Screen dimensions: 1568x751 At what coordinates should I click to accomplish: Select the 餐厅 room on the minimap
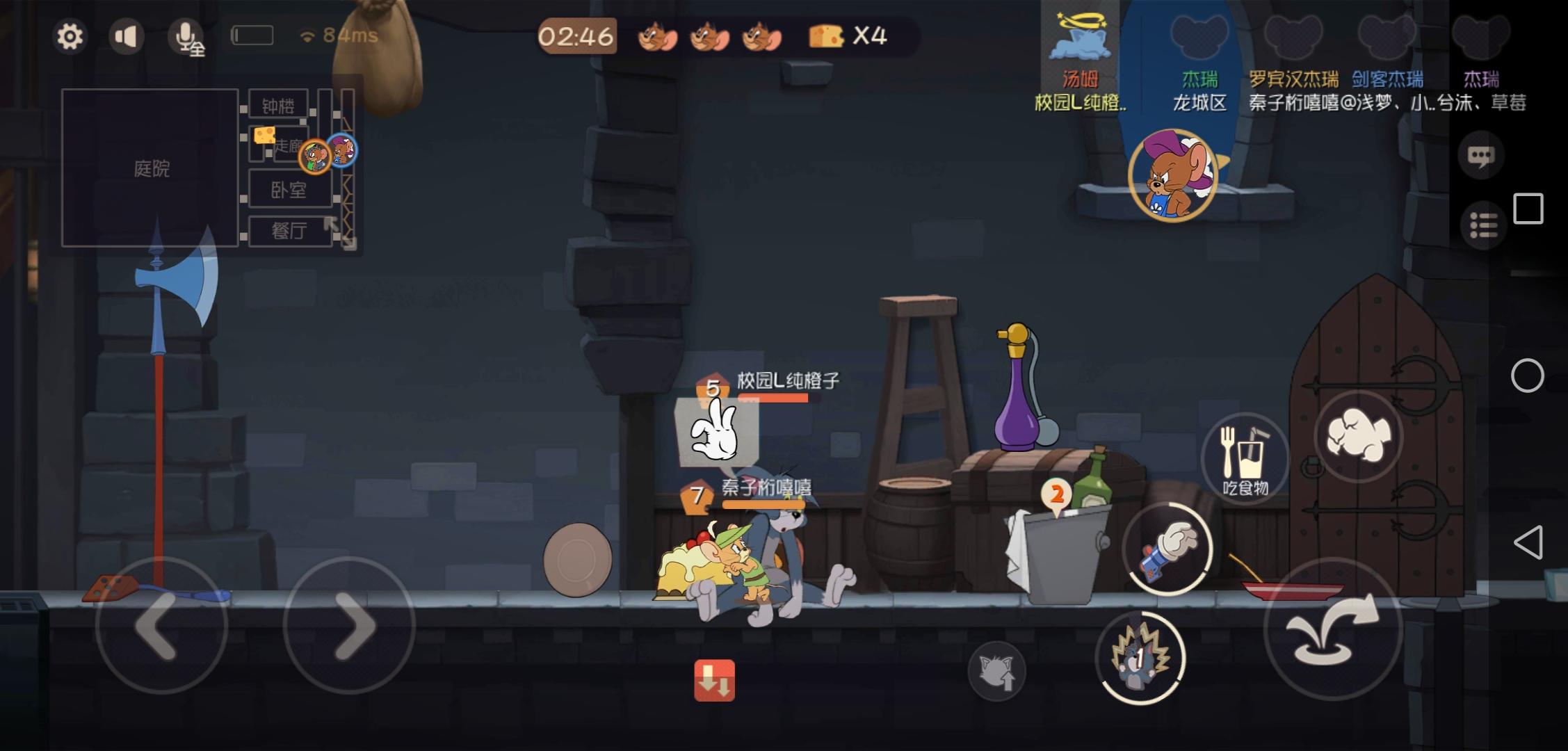[288, 232]
